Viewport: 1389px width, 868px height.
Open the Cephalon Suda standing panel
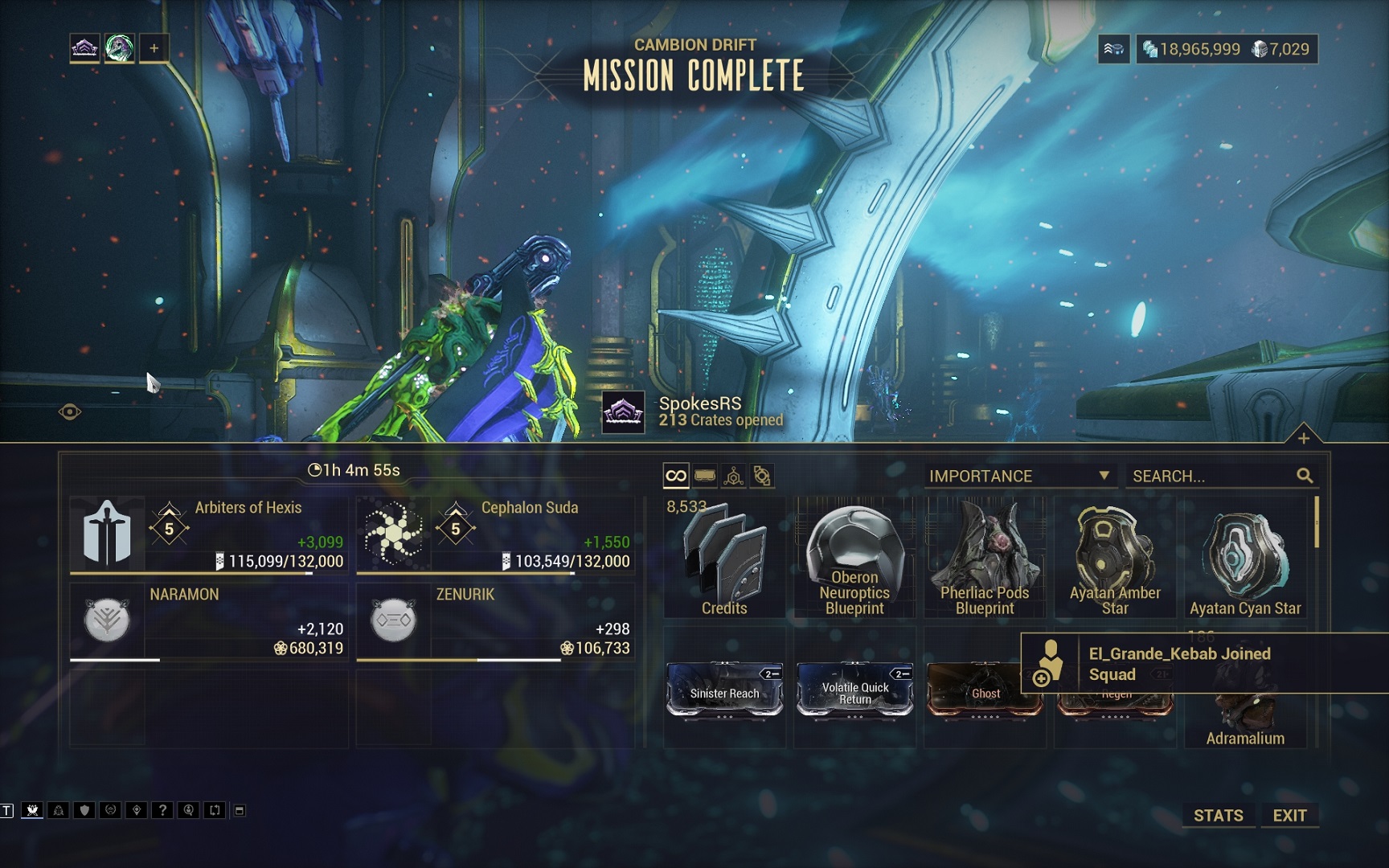click(x=495, y=534)
